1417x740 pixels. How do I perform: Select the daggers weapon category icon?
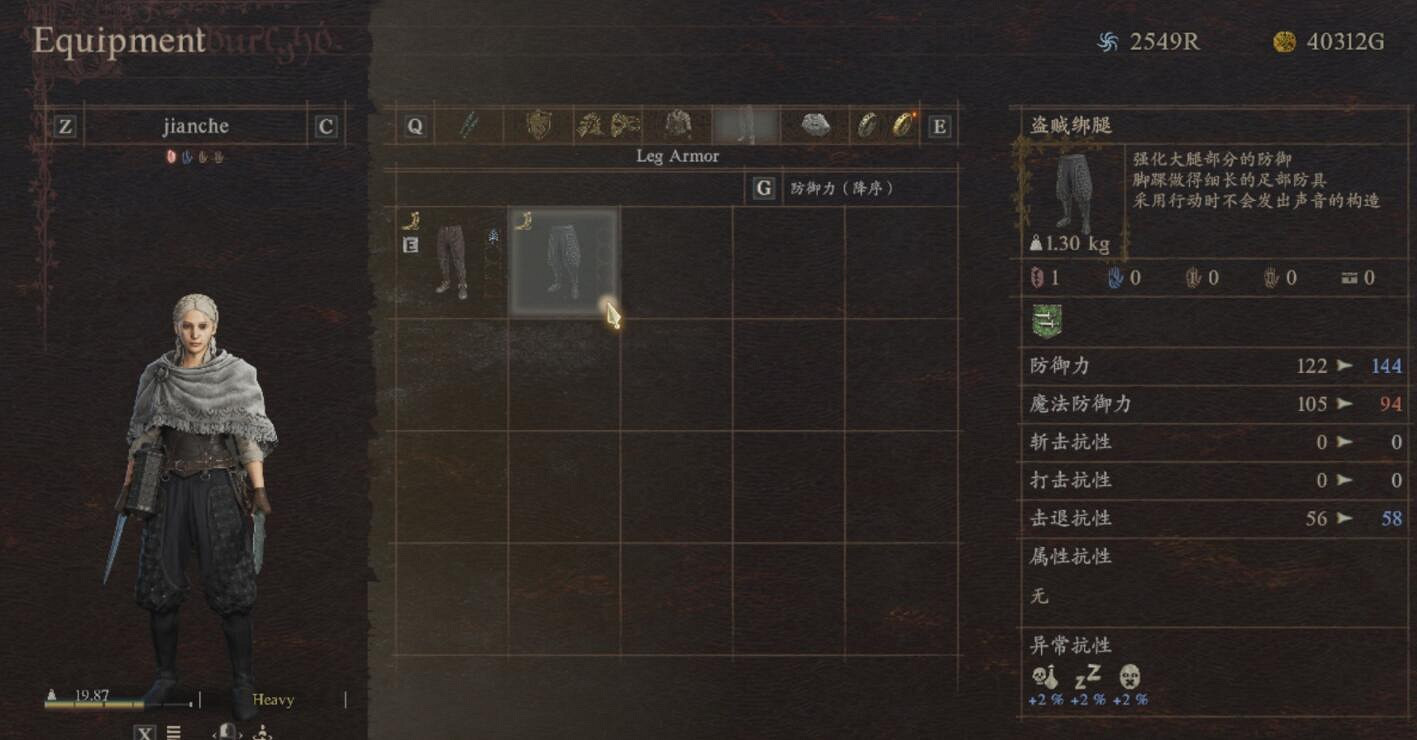(467, 125)
